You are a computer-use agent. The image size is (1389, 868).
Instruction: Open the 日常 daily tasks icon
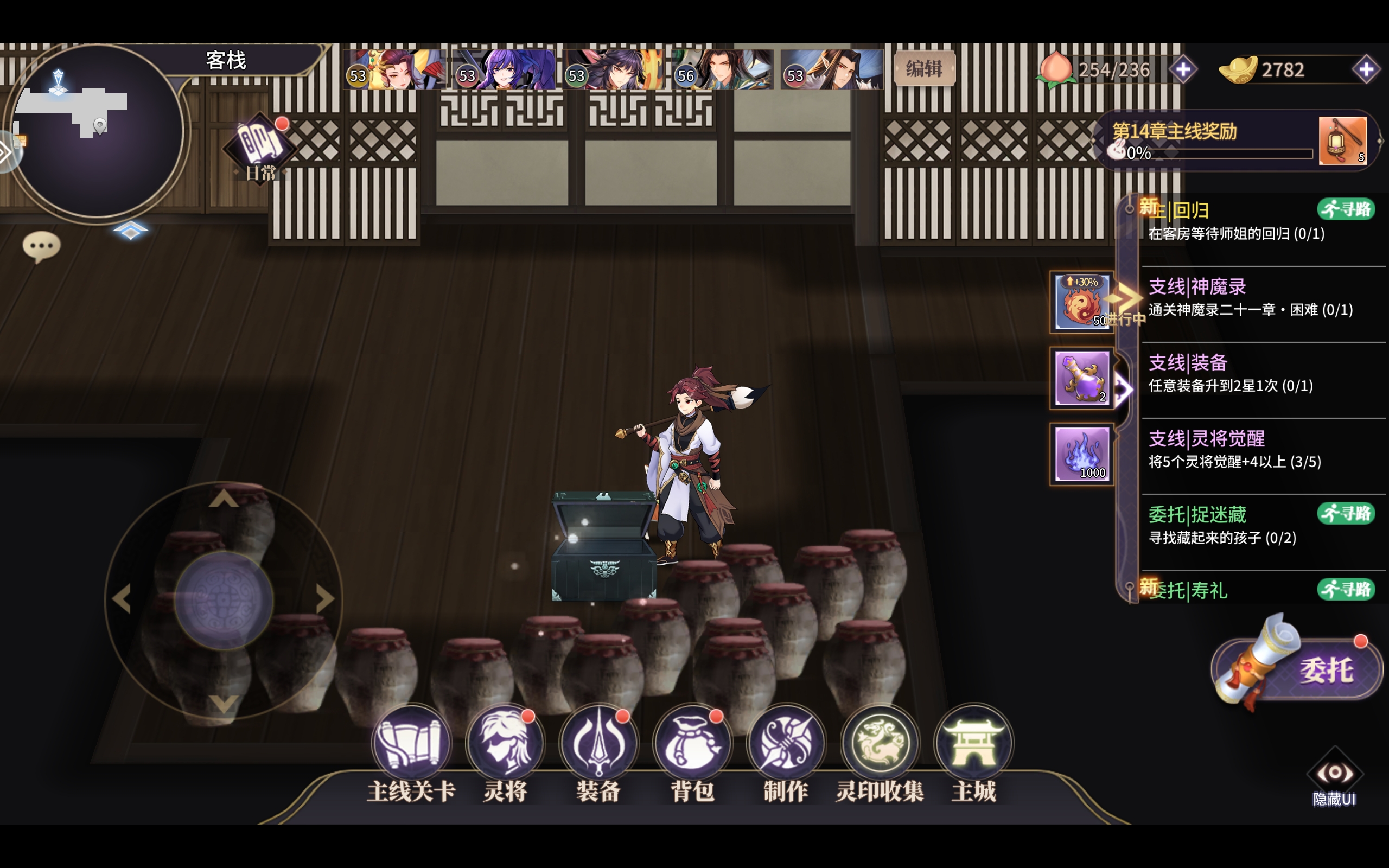pyautogui.click(x=260, y=148)
